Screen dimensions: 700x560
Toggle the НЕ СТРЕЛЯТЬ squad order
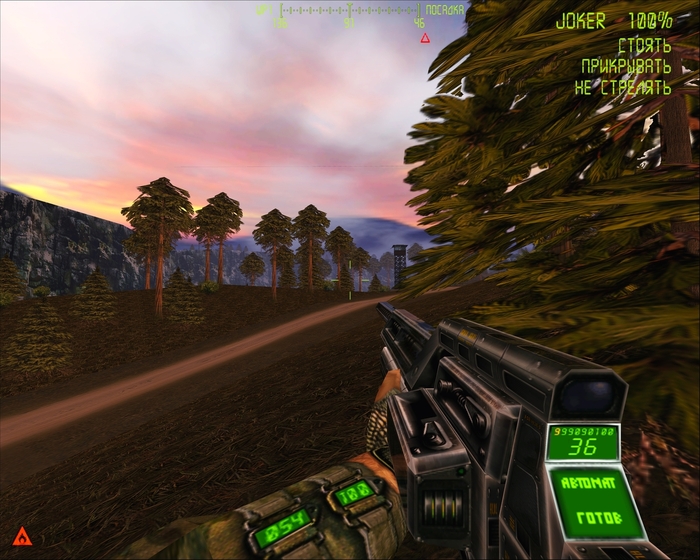(622, 87)
